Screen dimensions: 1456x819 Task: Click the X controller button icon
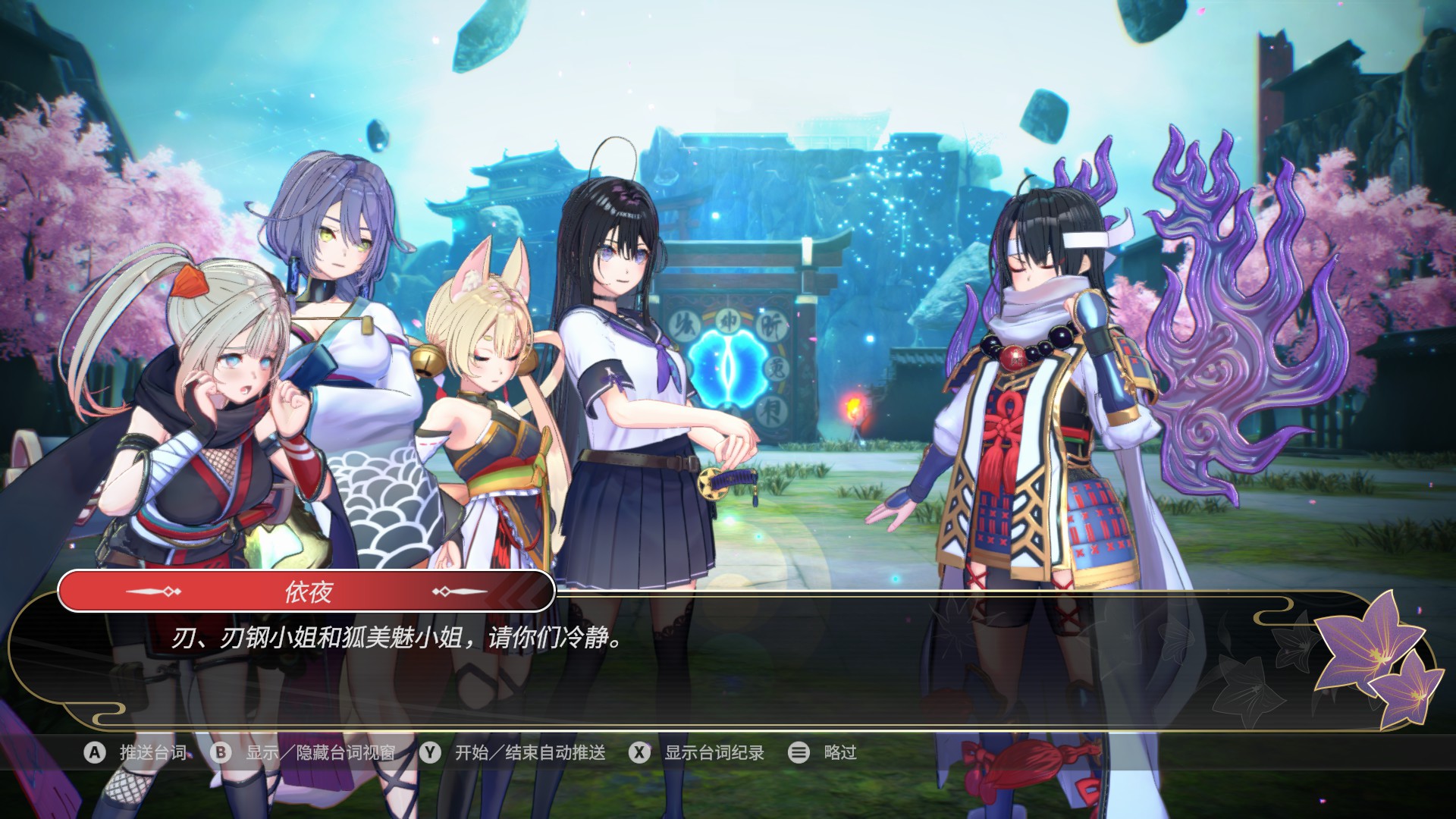(x=641, y=752)
